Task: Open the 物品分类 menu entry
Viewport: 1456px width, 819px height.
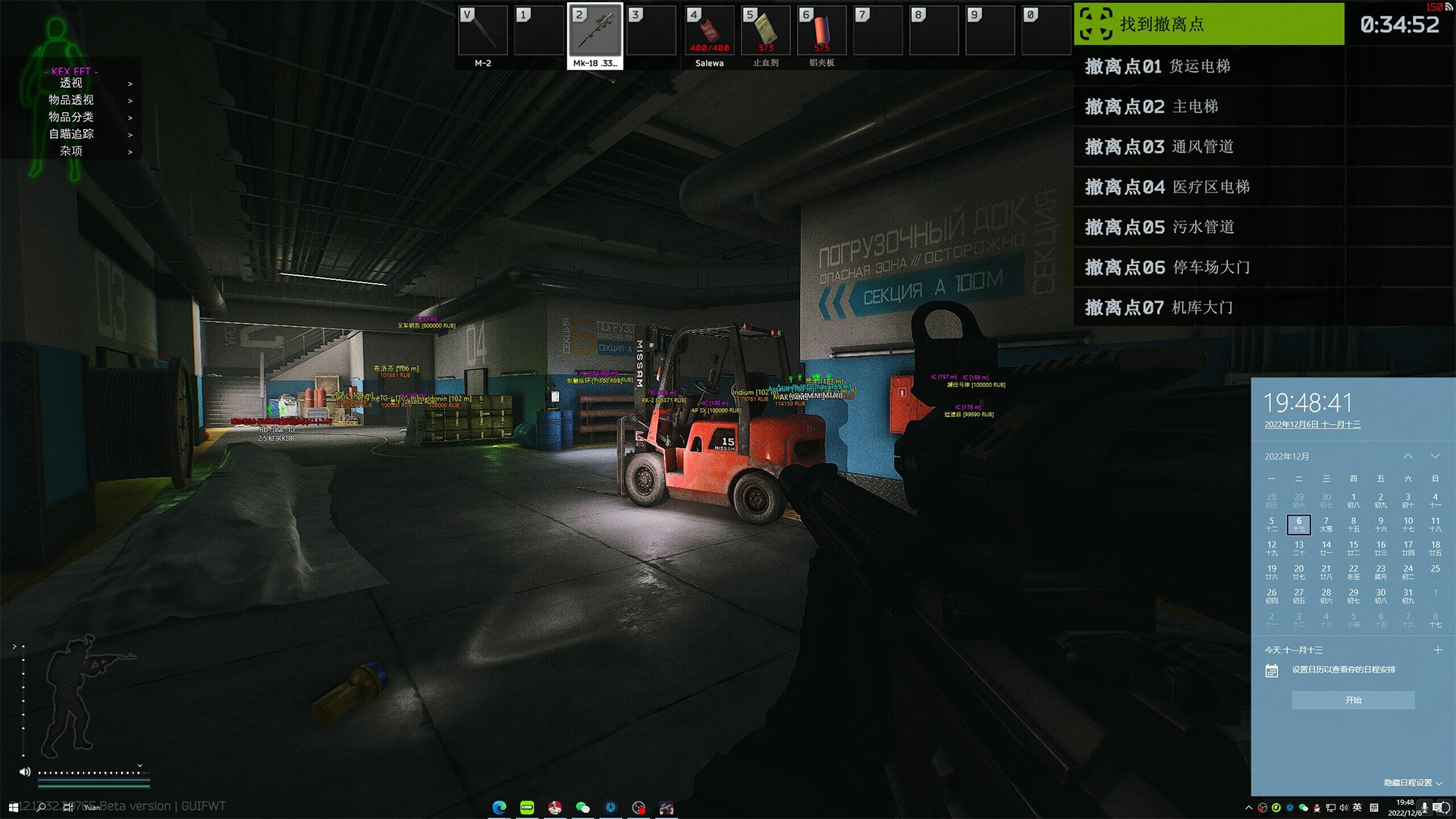Action: (71, 117)
